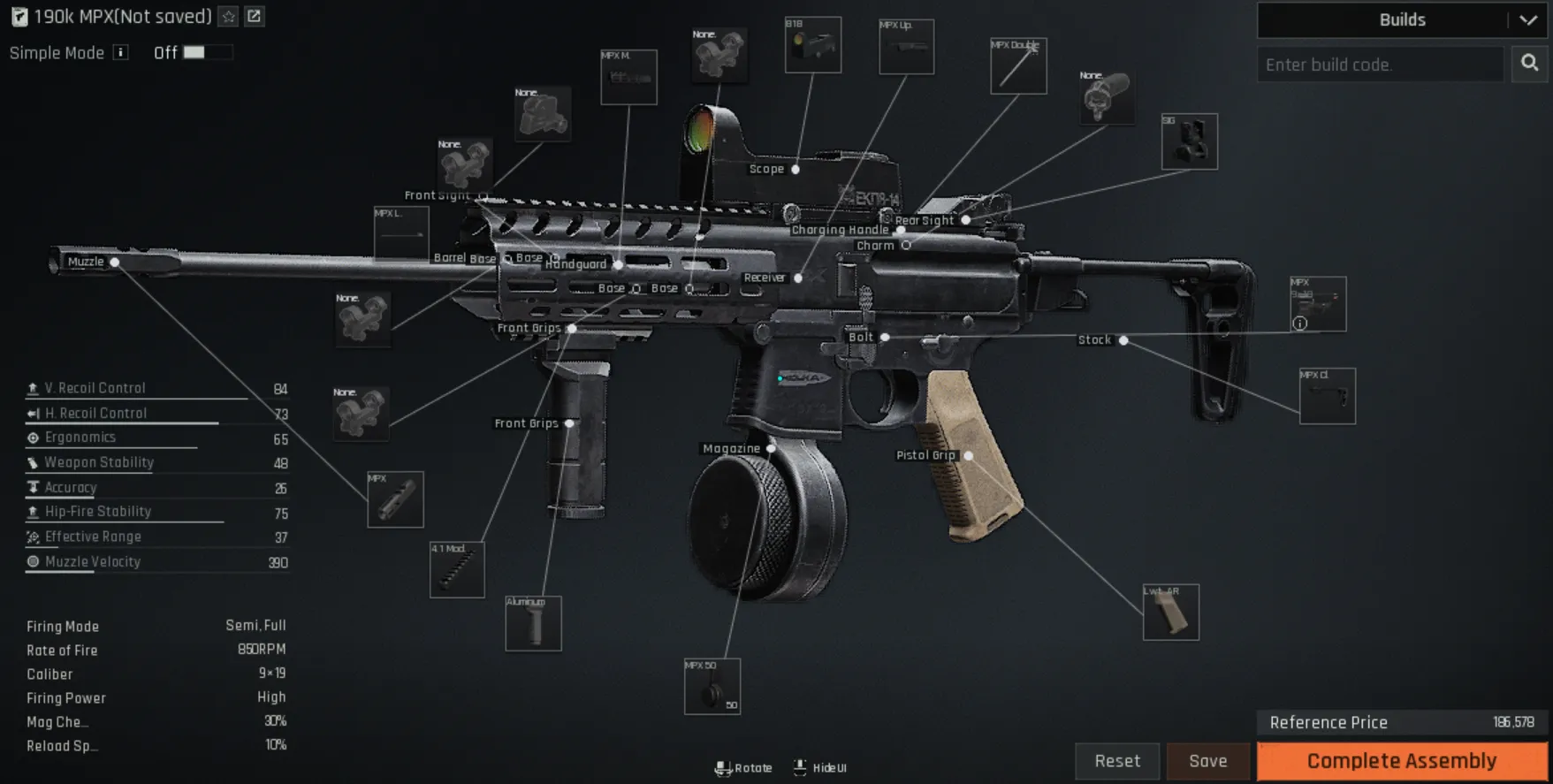Open the MPX Double charging handle icon
The image size is (1553, 784).
(1018, 65)
